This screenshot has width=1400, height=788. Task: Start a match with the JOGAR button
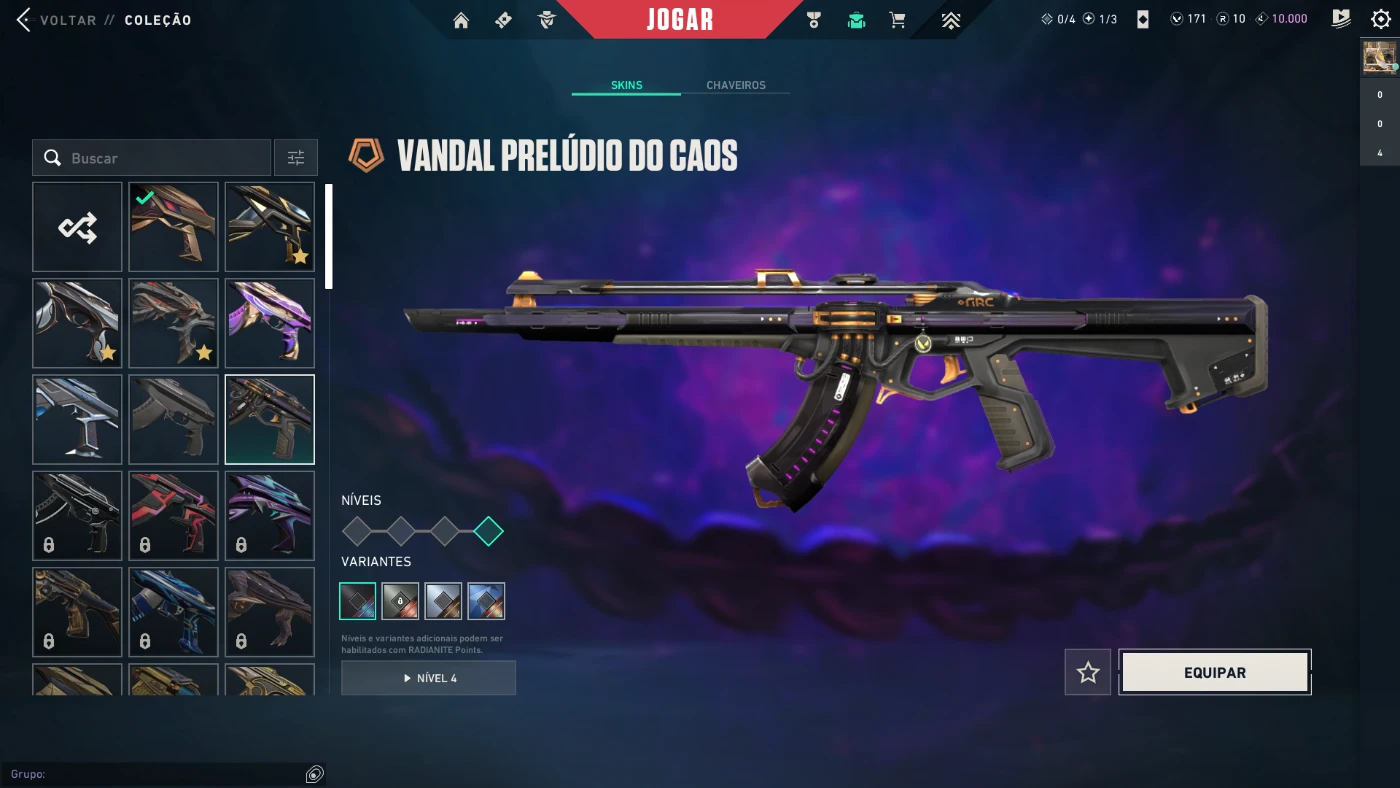(680, 20)
